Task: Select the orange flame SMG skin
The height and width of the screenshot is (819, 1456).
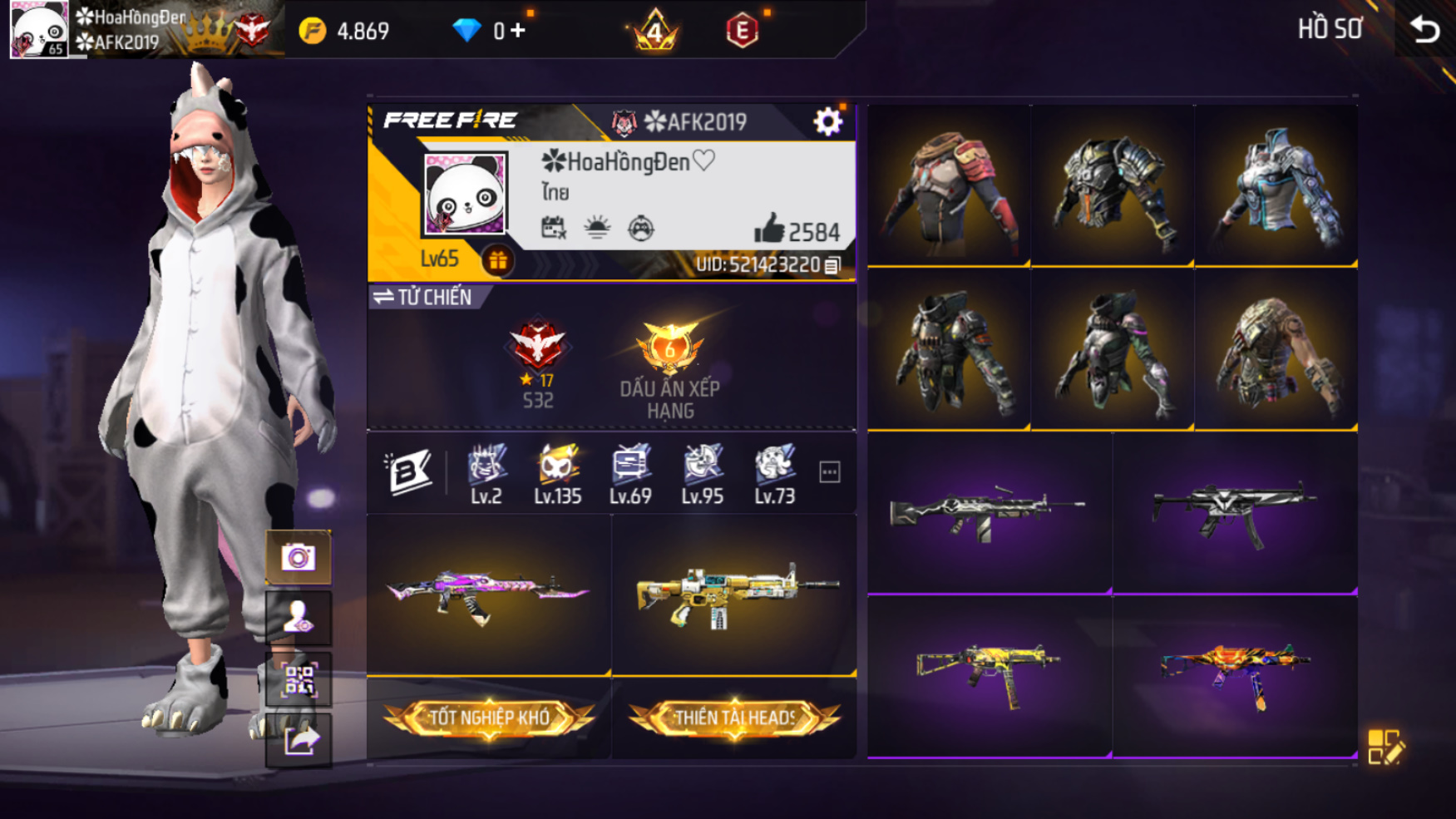Action: coord(1235,672)
